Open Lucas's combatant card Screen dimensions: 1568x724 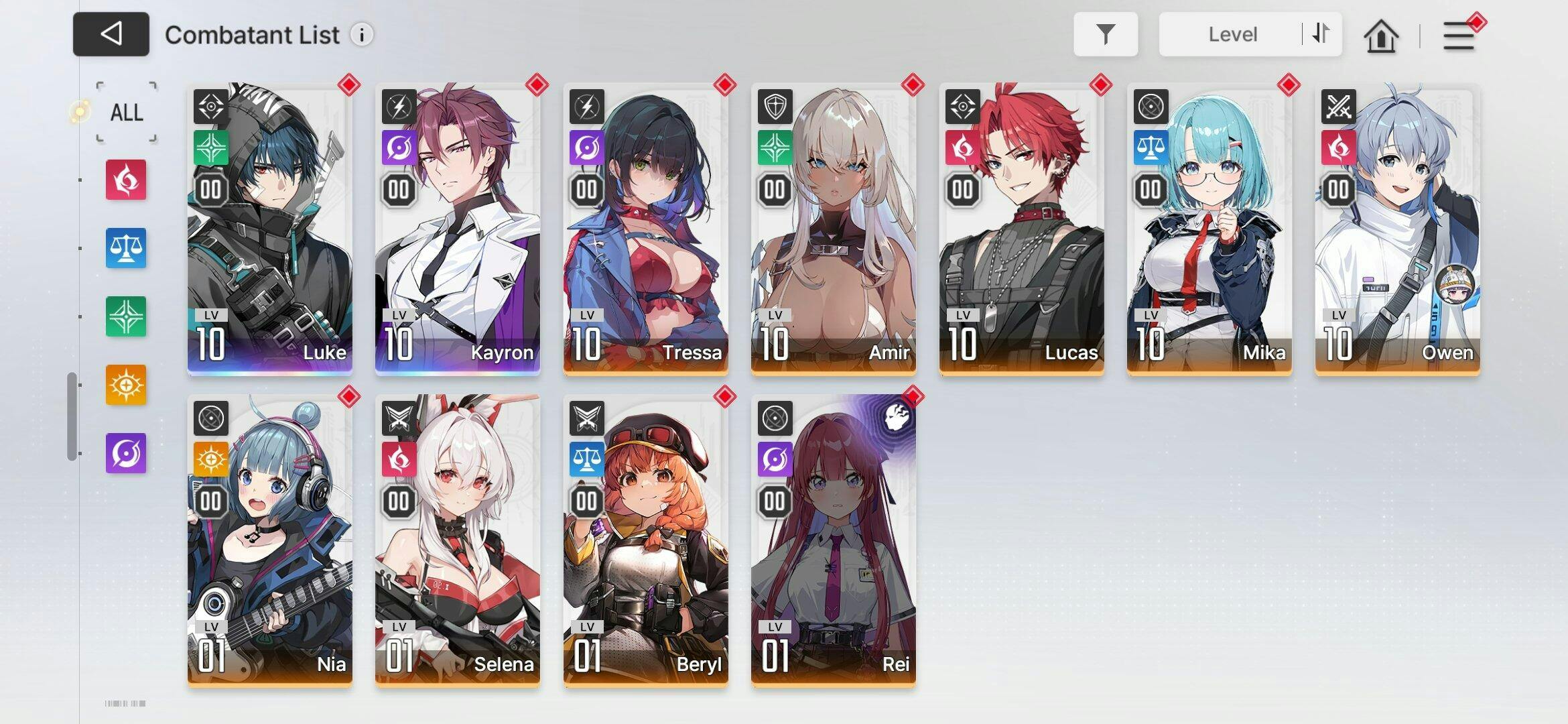[x=1021, y=228]
